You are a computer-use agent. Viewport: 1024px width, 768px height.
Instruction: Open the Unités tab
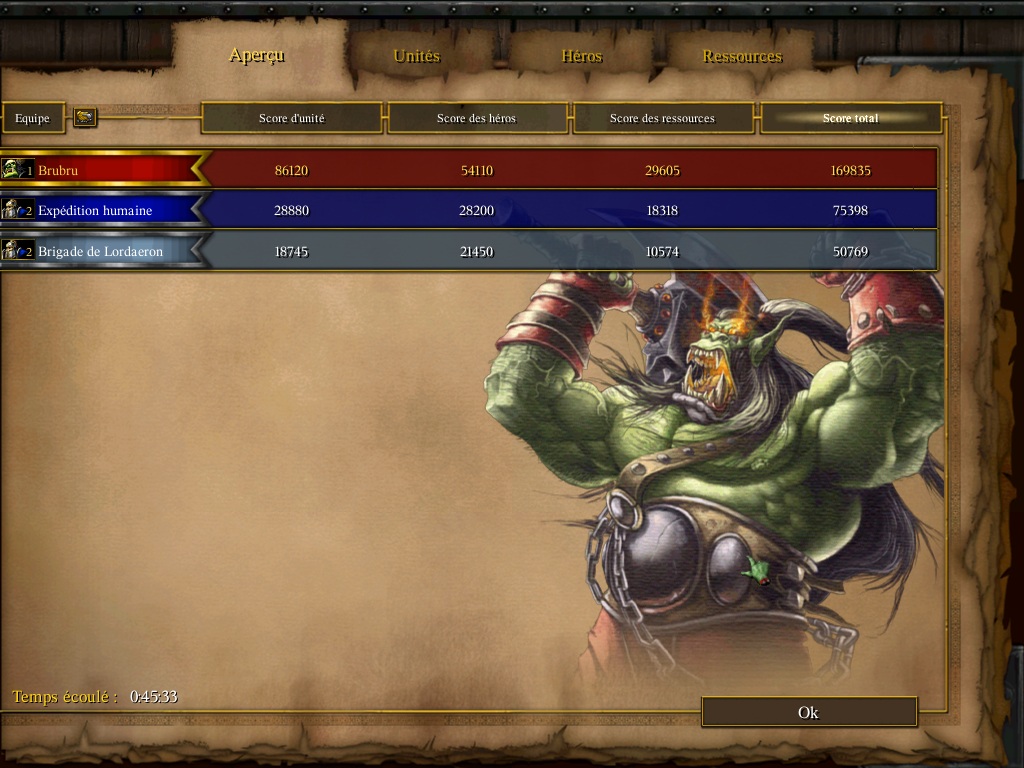tap(416, 56)
